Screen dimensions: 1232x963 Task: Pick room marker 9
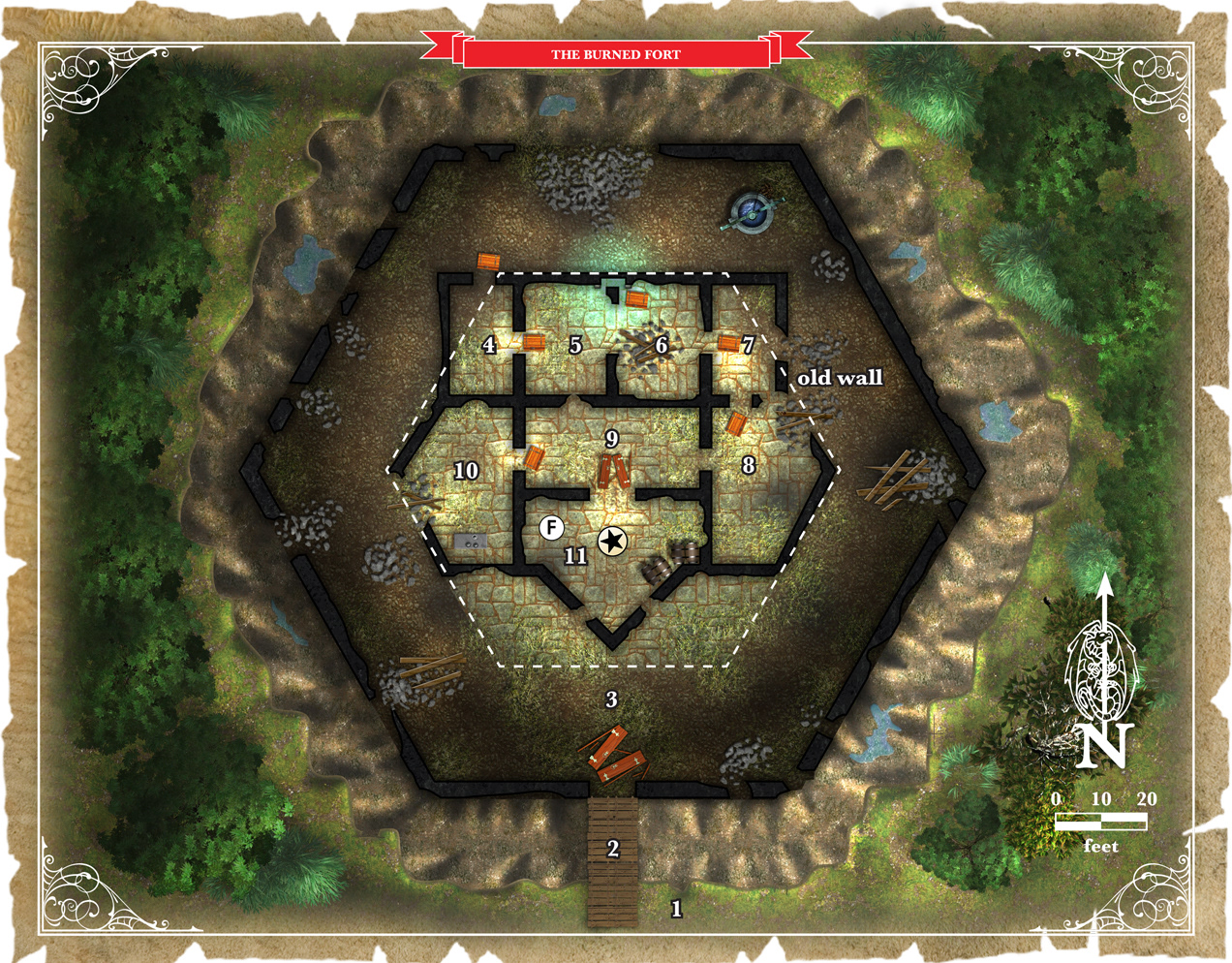click(x=611, y=439)
